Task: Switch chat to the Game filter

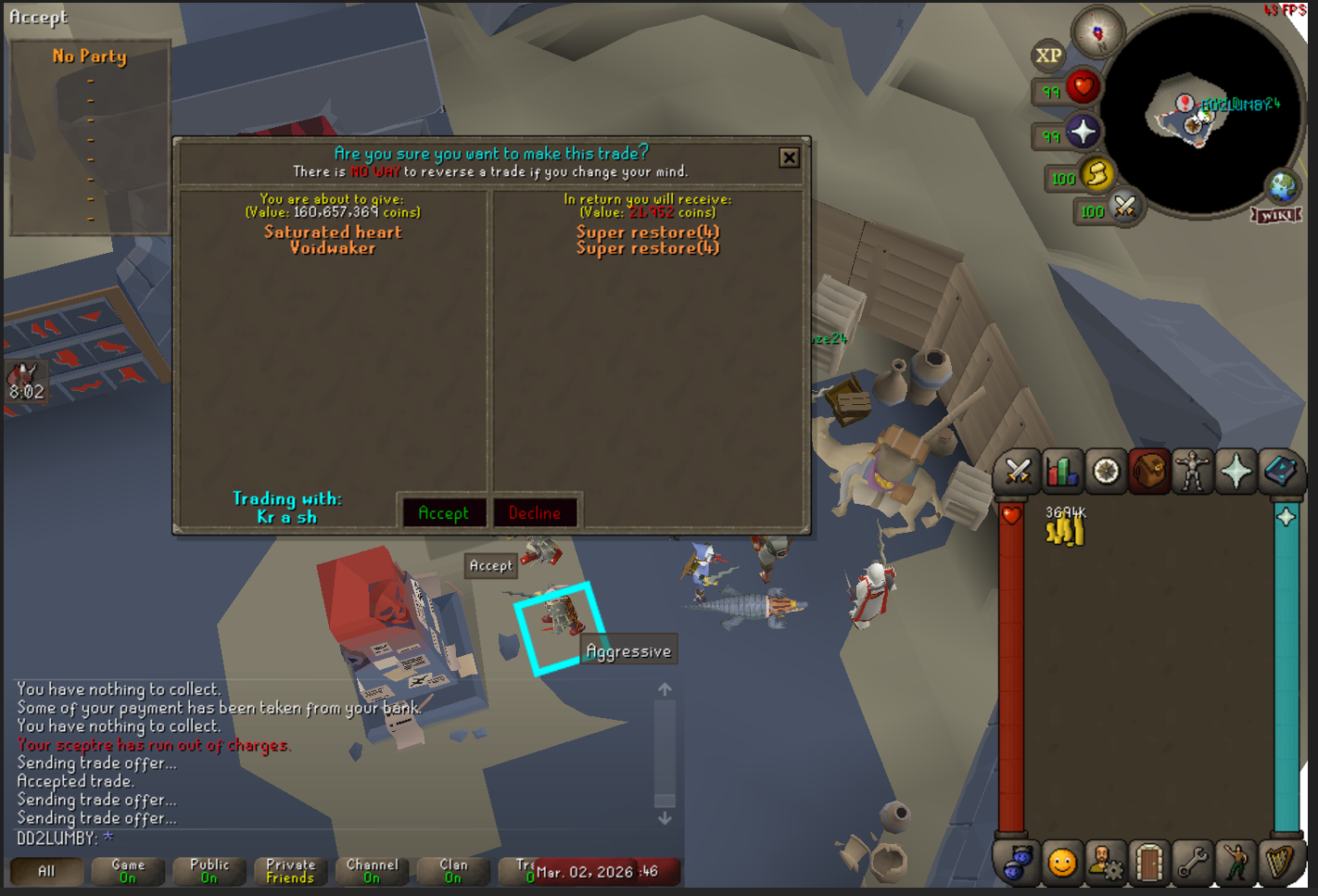Action: click(x=128, y=871)
